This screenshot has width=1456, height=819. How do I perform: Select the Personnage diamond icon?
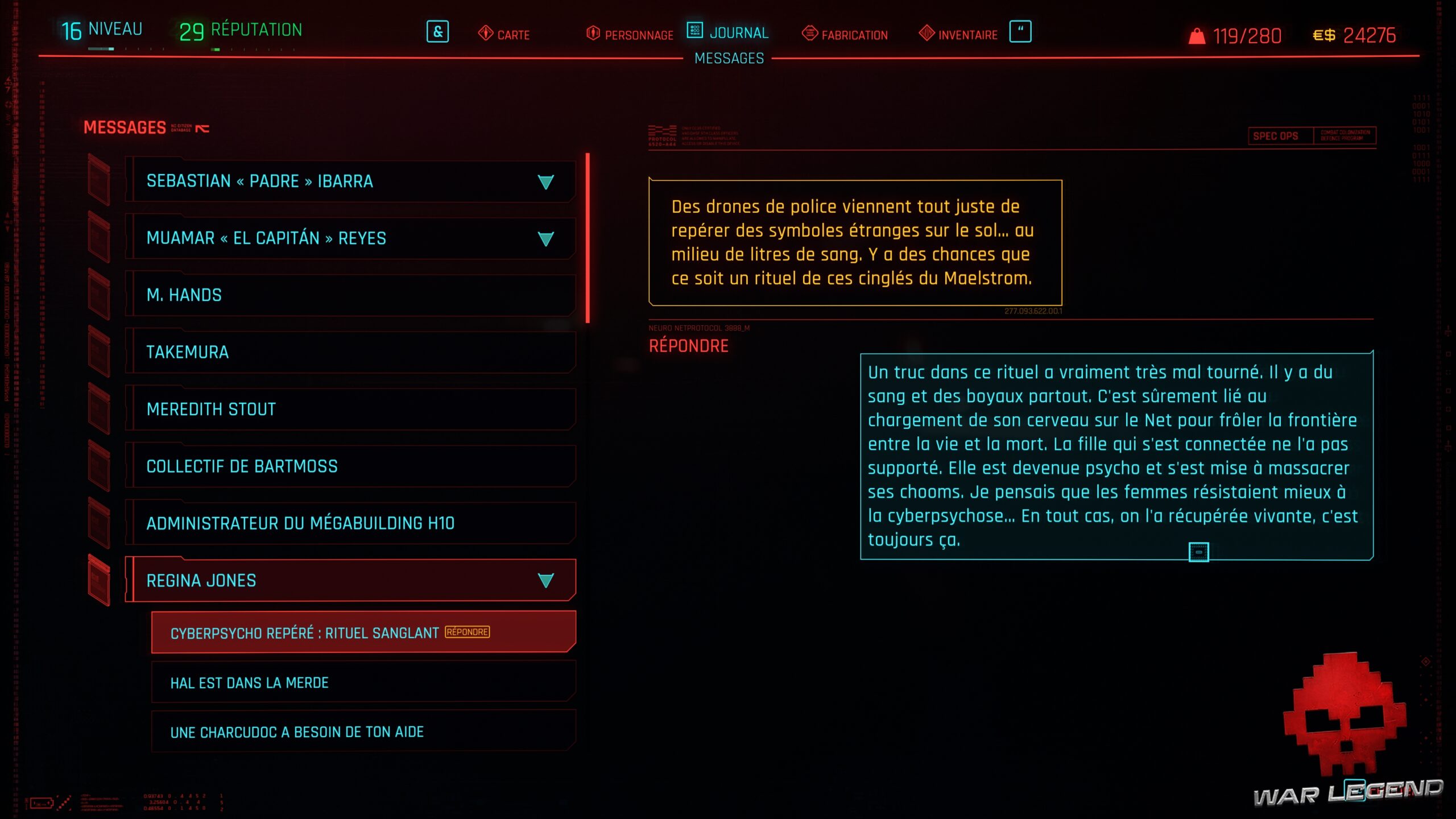(x=591, y=33)
